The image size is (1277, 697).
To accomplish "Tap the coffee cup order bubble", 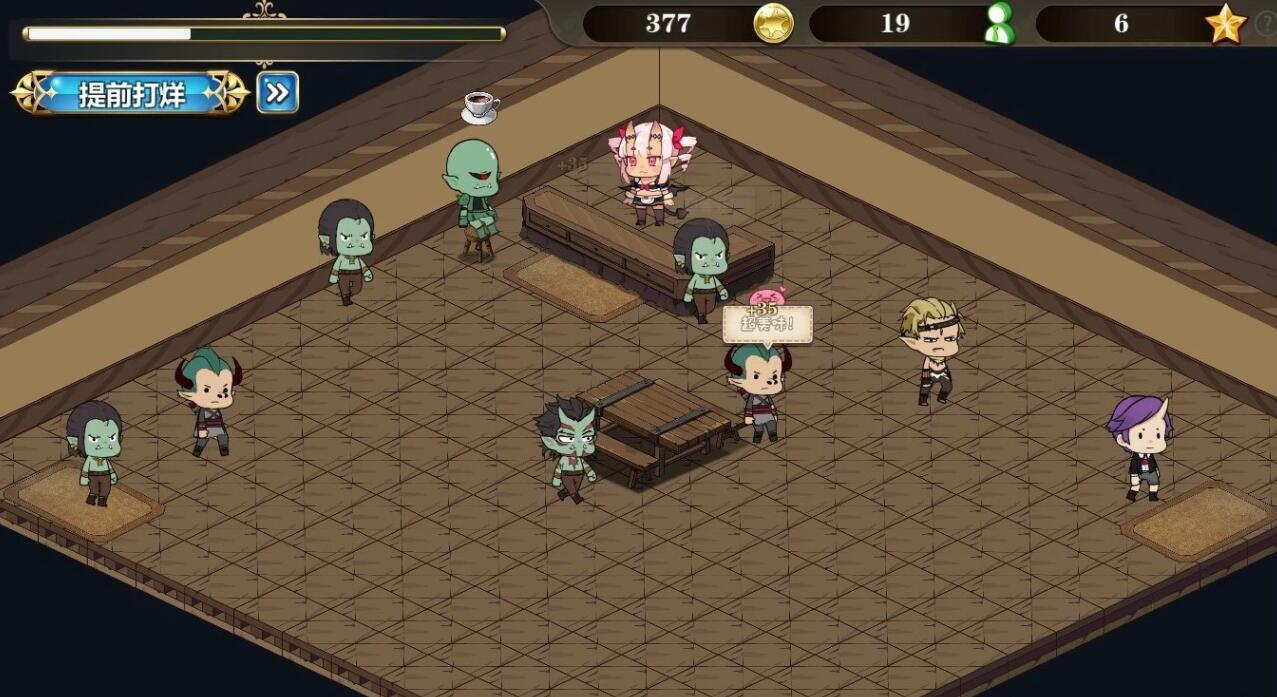I will 480,106.
